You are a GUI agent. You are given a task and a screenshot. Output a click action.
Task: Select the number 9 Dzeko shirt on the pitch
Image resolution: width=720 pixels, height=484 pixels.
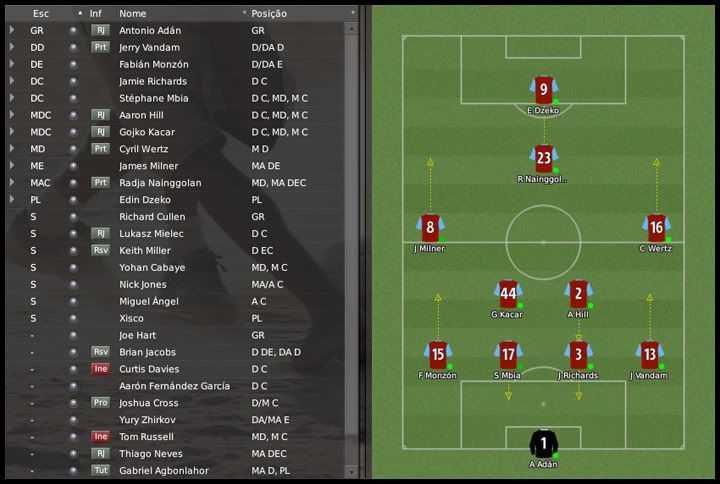[x=543, y=90]
